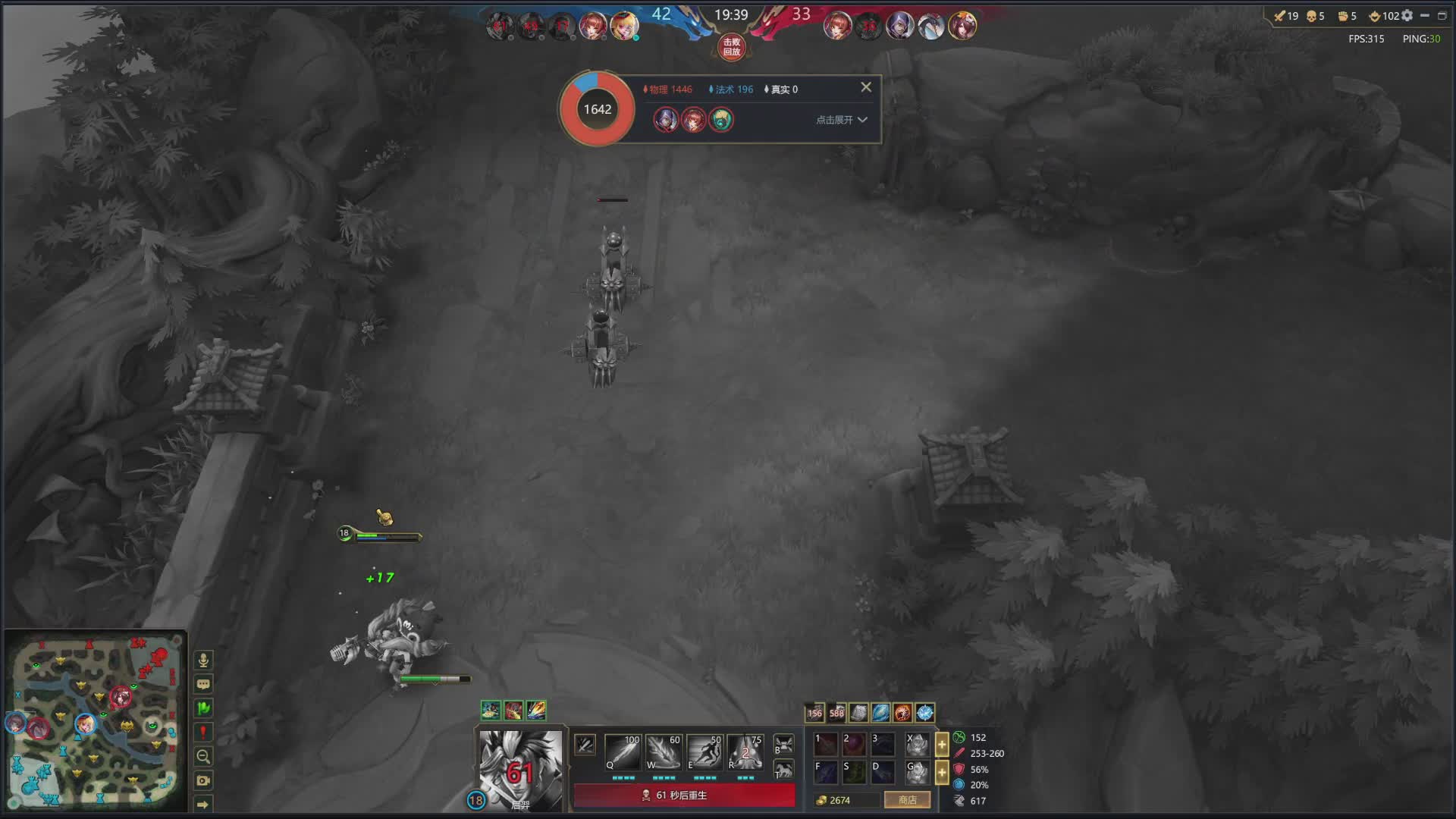Expand damage details with 点击展开
Screen dimensions: 1456x819
841,120
